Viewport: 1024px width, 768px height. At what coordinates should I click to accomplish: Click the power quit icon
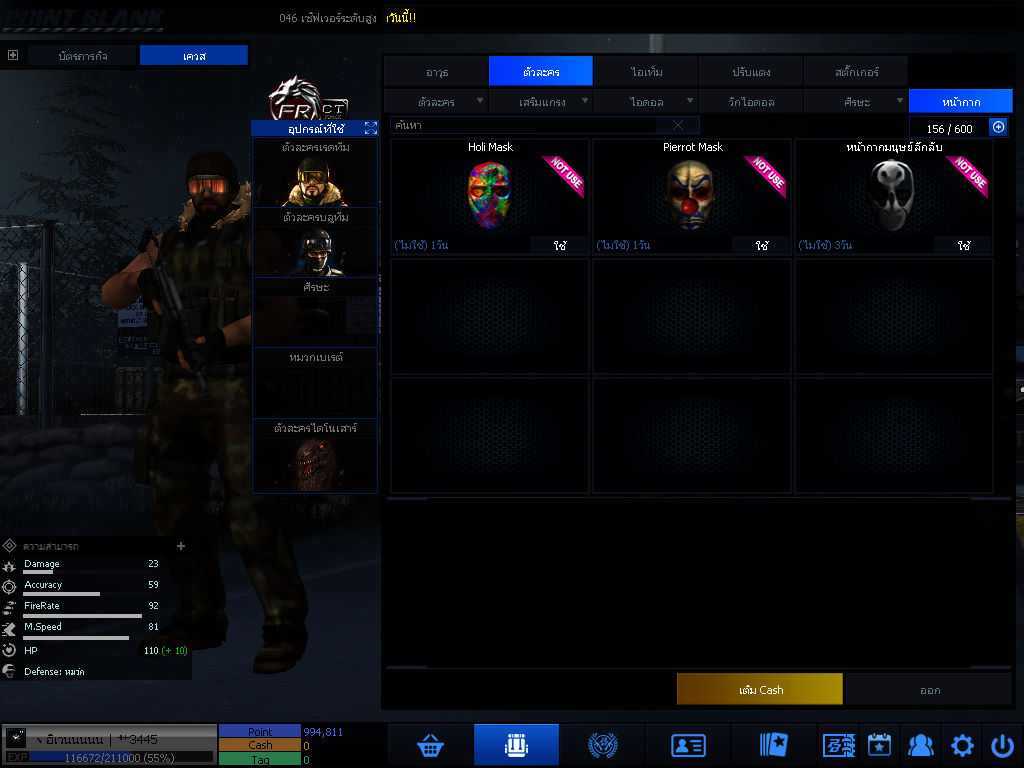(1002, 745)
